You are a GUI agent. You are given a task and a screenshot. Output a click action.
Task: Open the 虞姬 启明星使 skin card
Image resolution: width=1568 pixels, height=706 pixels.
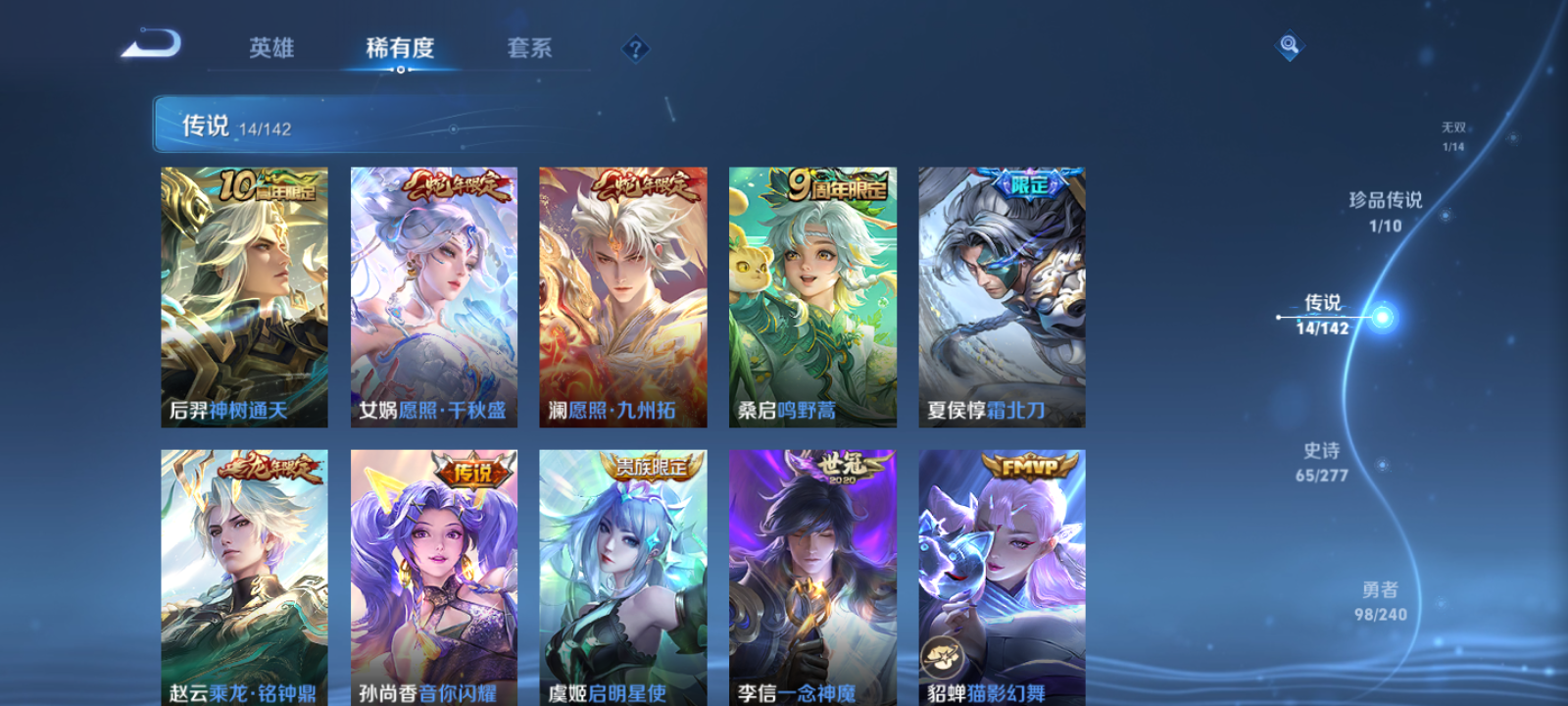click(620, 574)
